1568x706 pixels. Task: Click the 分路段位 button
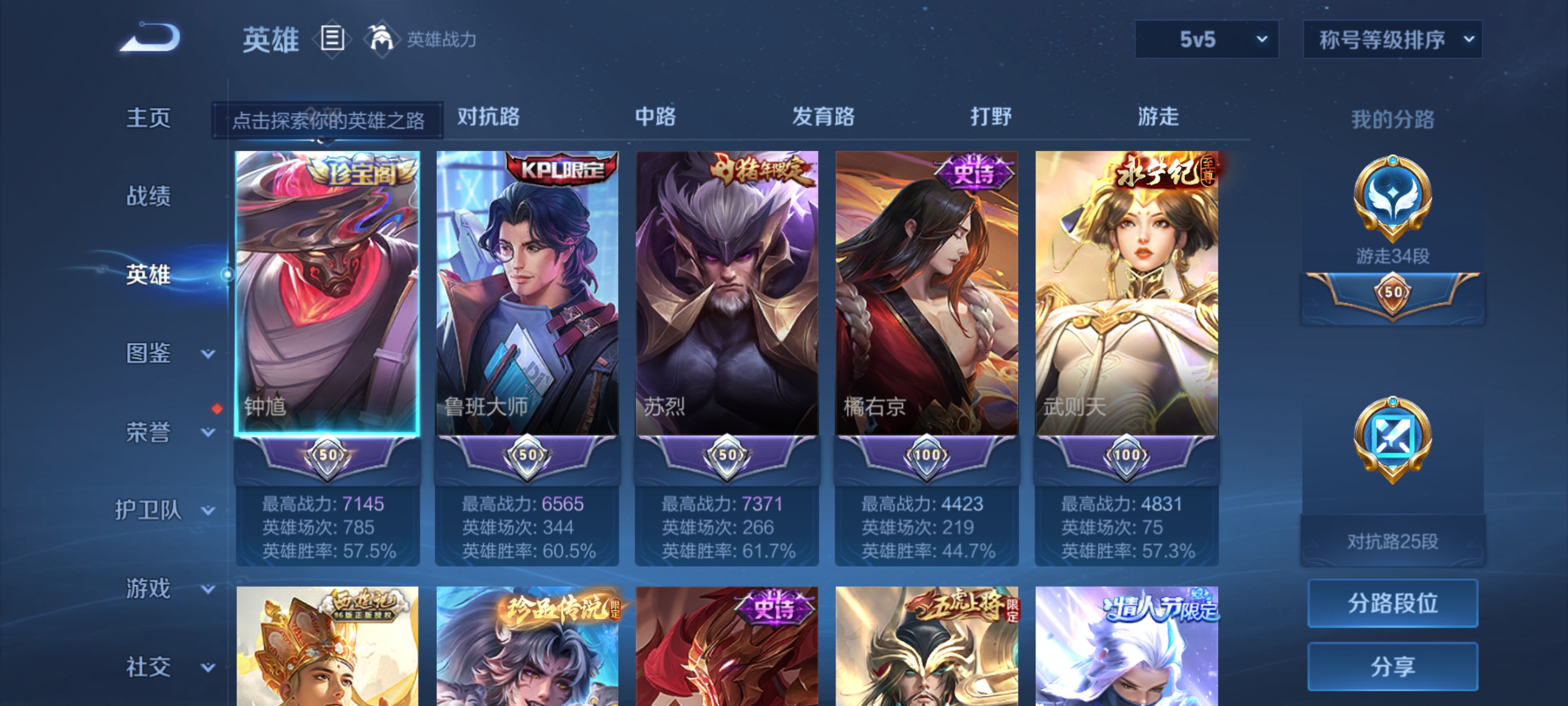pos(1393,604)
